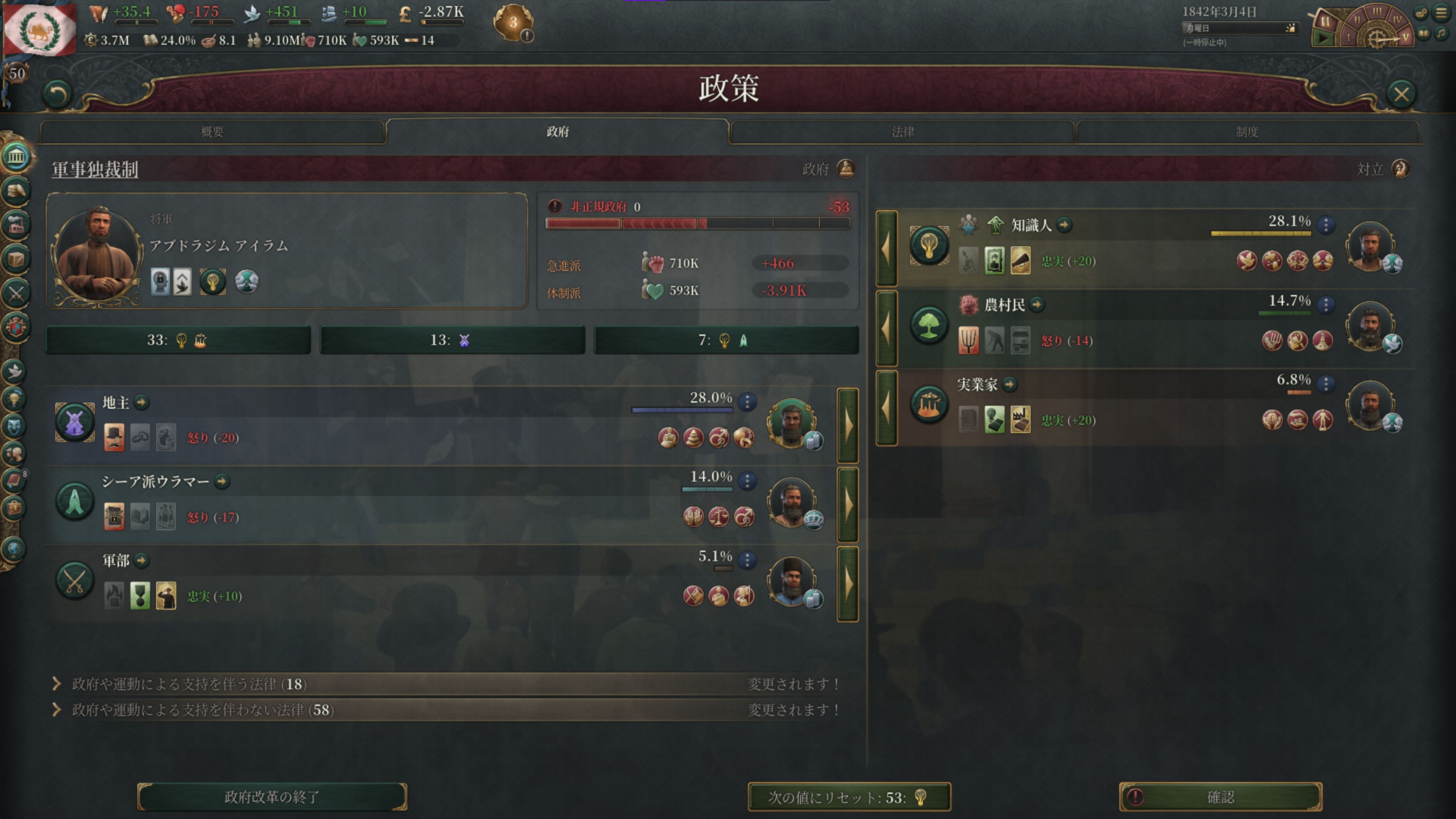Switch to the 制度 tab
Screen dimensions: 1456x819
(1247, 132)
